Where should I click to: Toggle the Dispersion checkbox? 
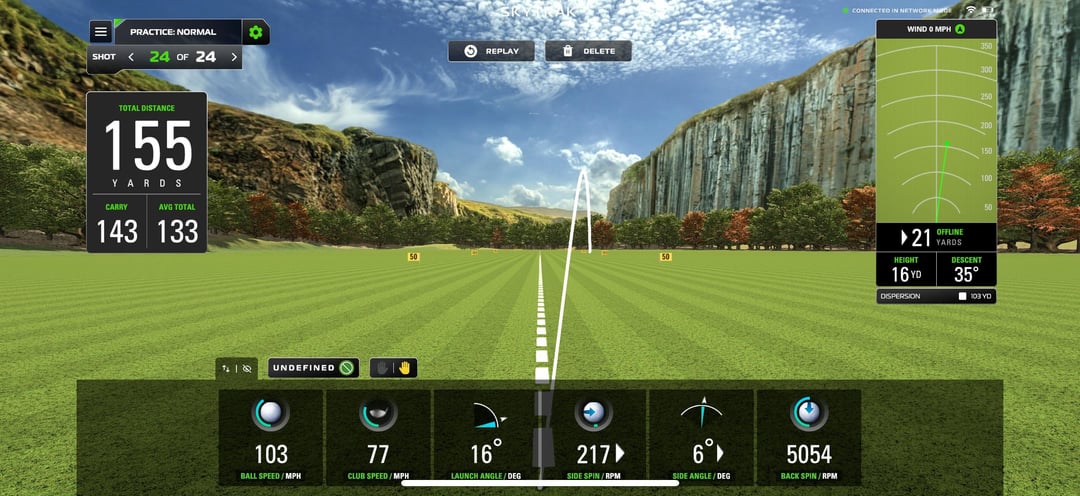click(962, 296)
